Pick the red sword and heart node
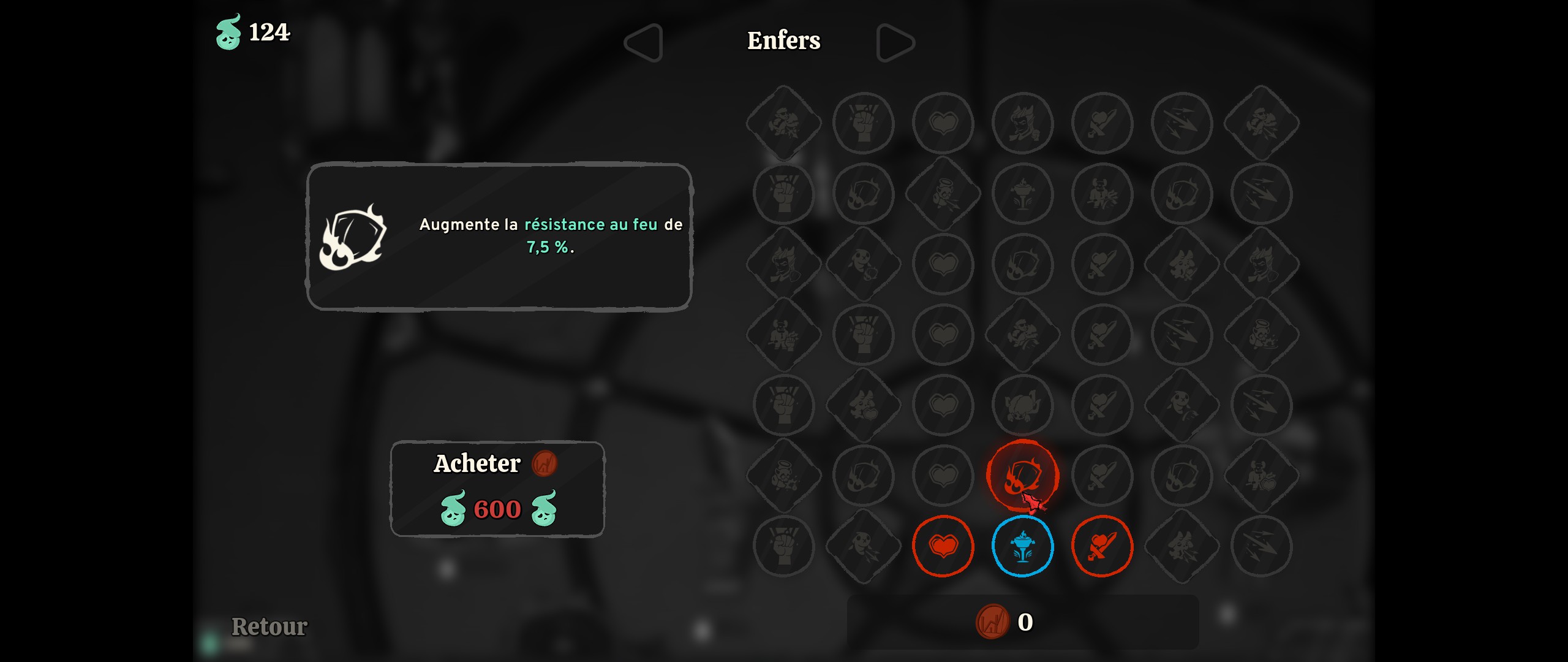 point(1102,546)
